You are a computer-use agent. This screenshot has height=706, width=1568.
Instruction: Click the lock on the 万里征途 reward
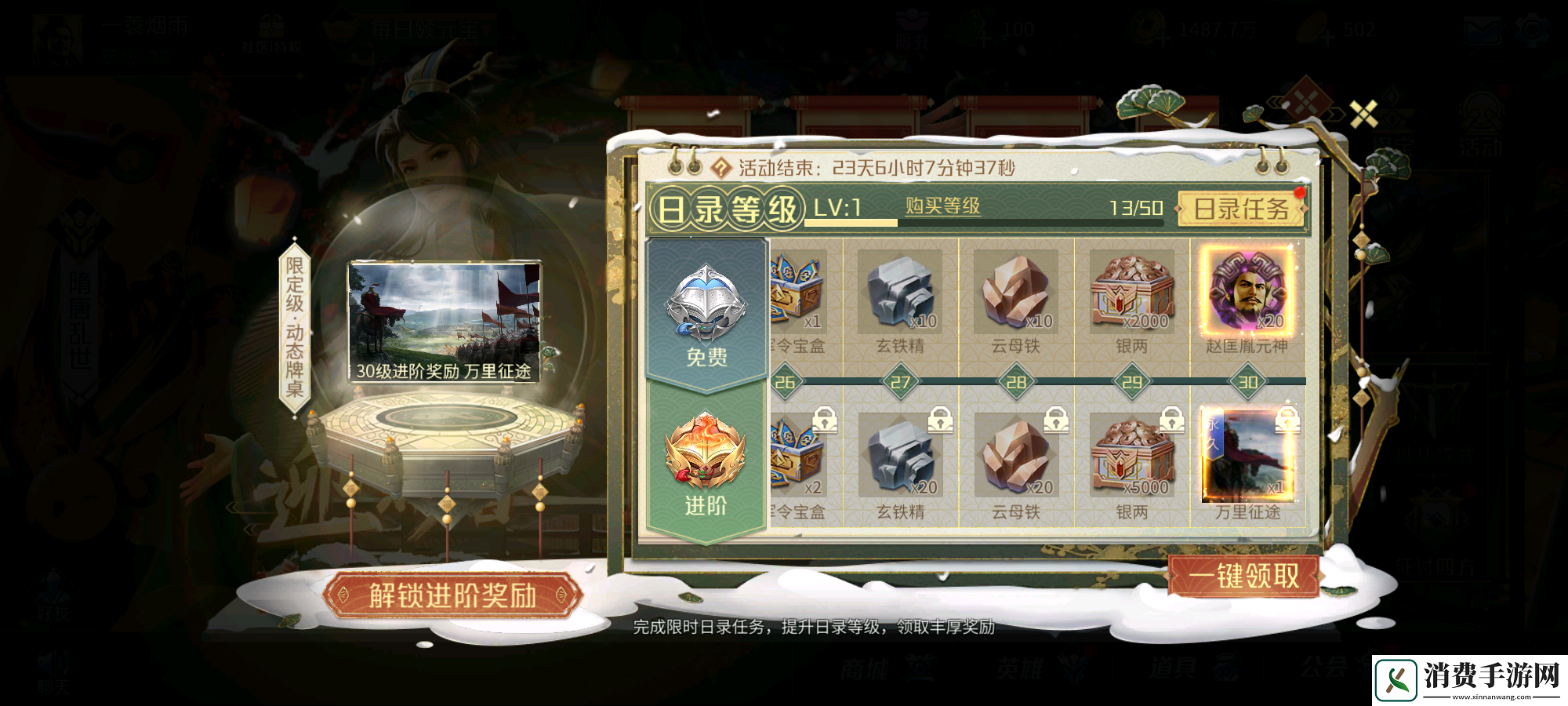1287,418
